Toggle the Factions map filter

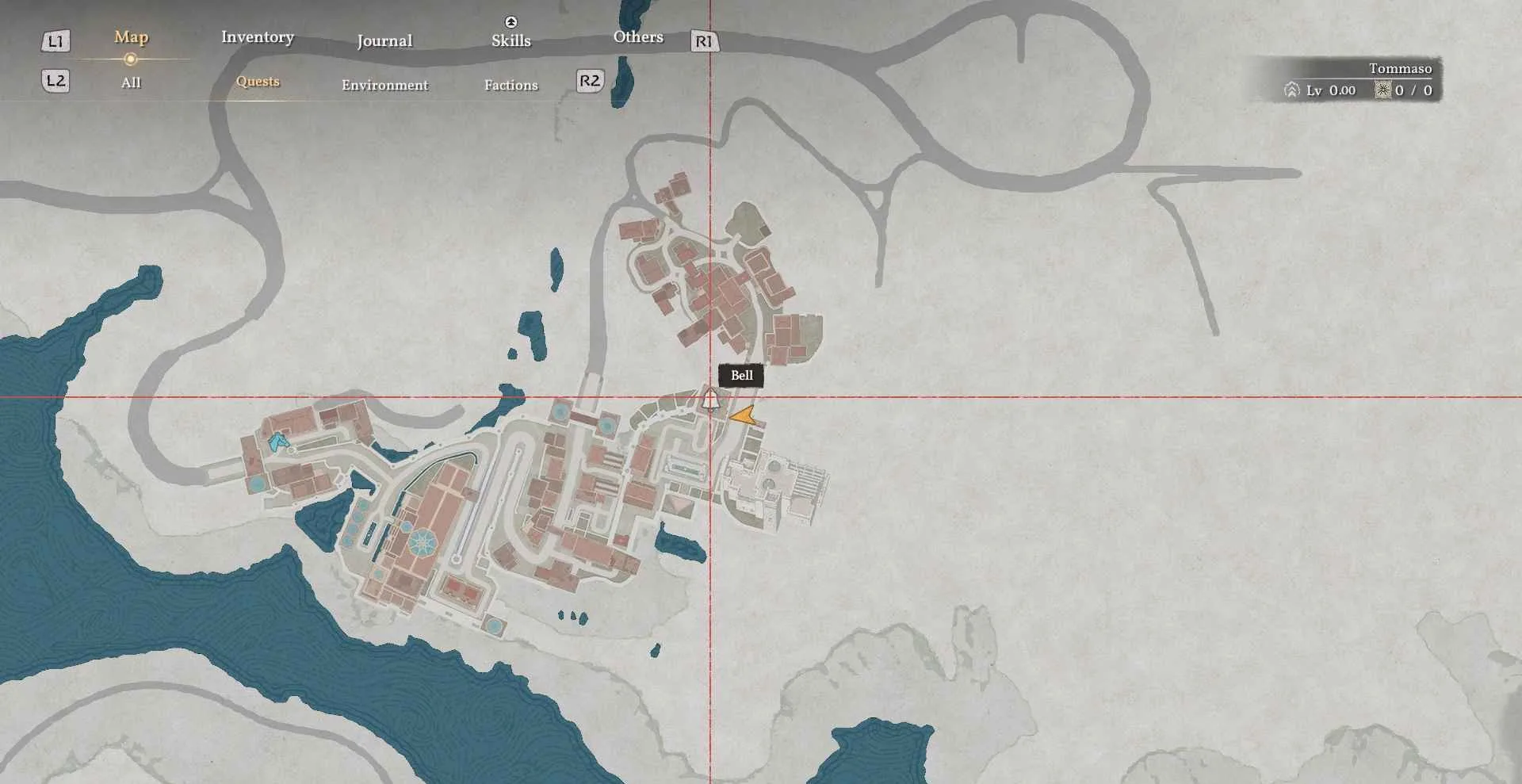tap(511, 85)
